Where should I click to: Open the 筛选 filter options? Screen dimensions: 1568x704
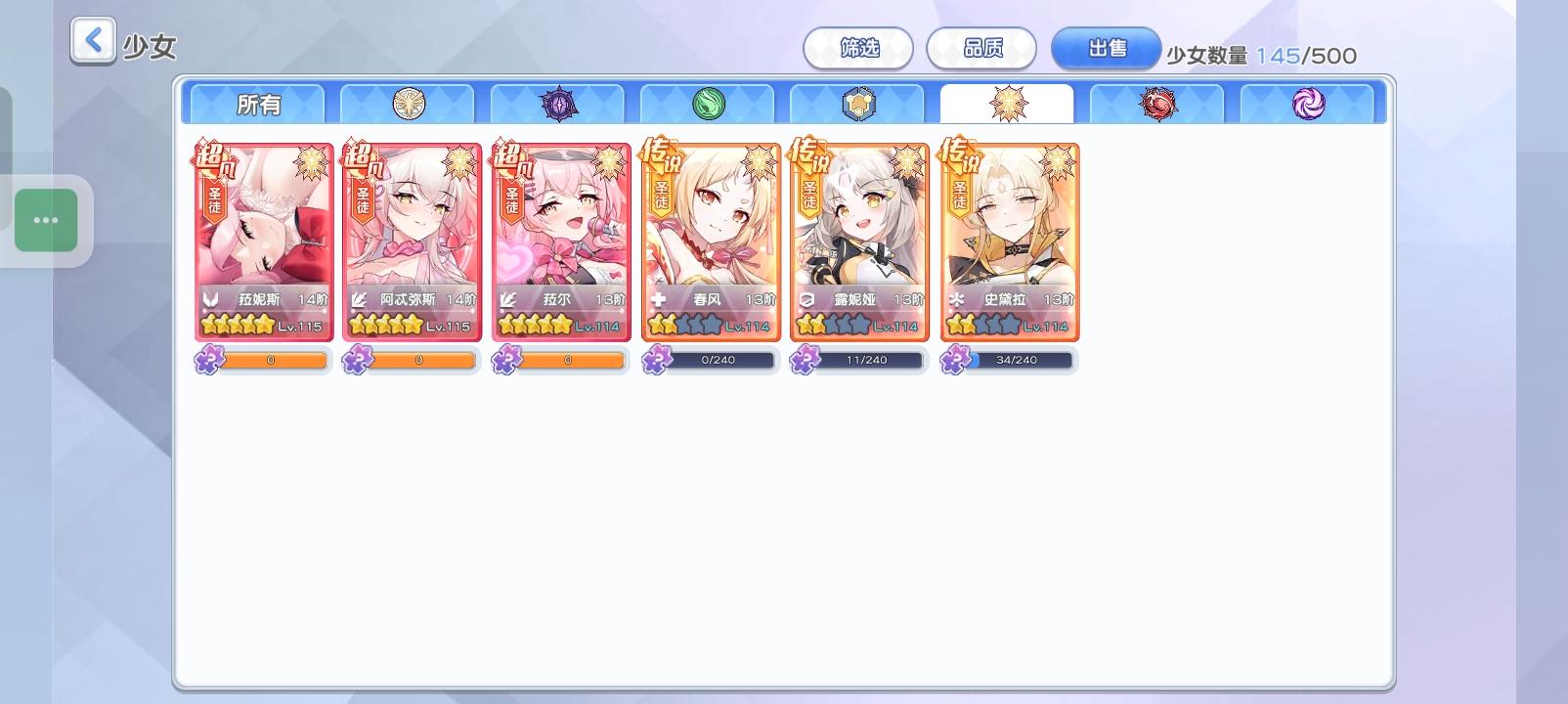tap(859, 48)
